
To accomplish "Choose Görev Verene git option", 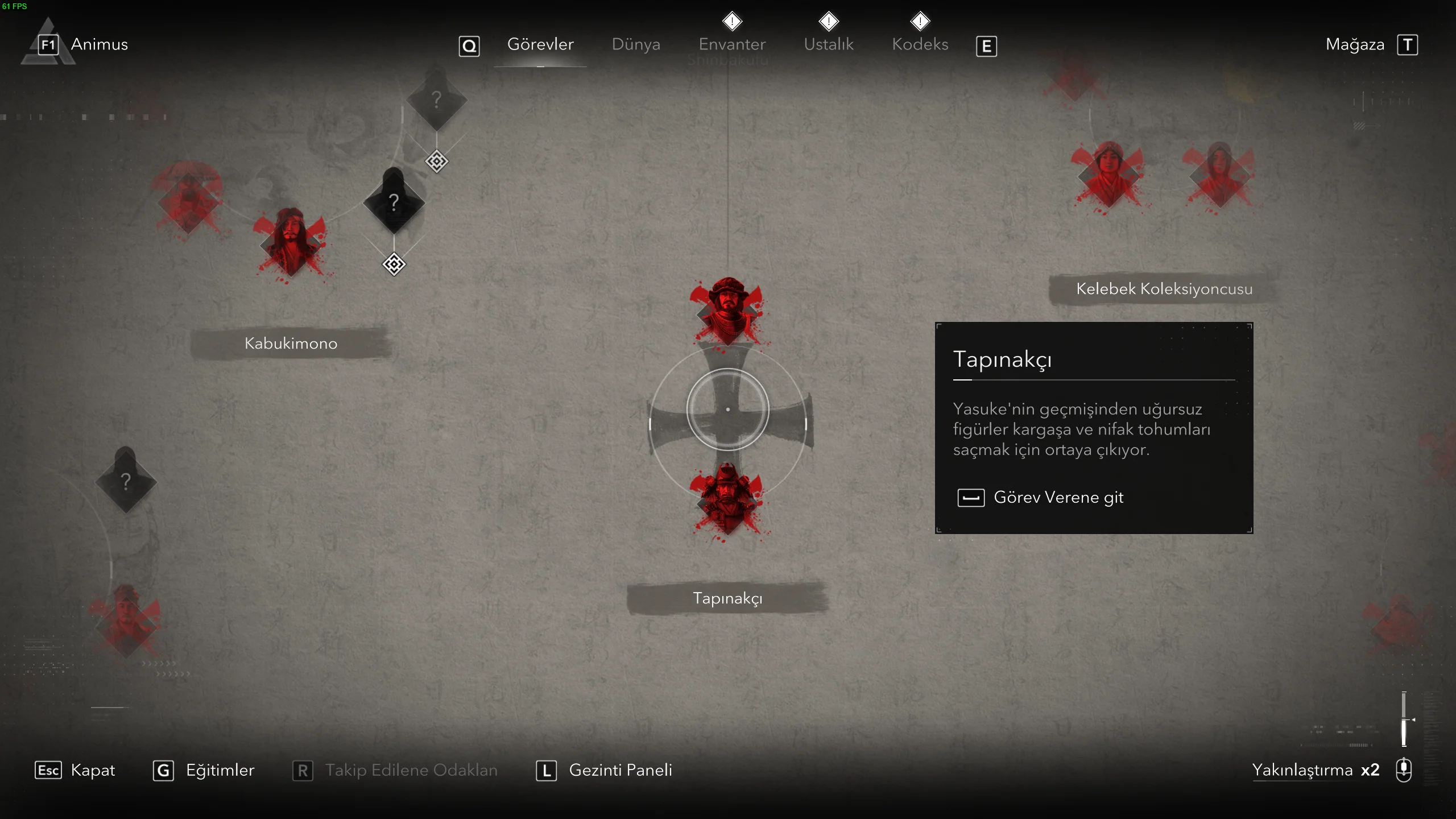I will (x=1058, y=498).
